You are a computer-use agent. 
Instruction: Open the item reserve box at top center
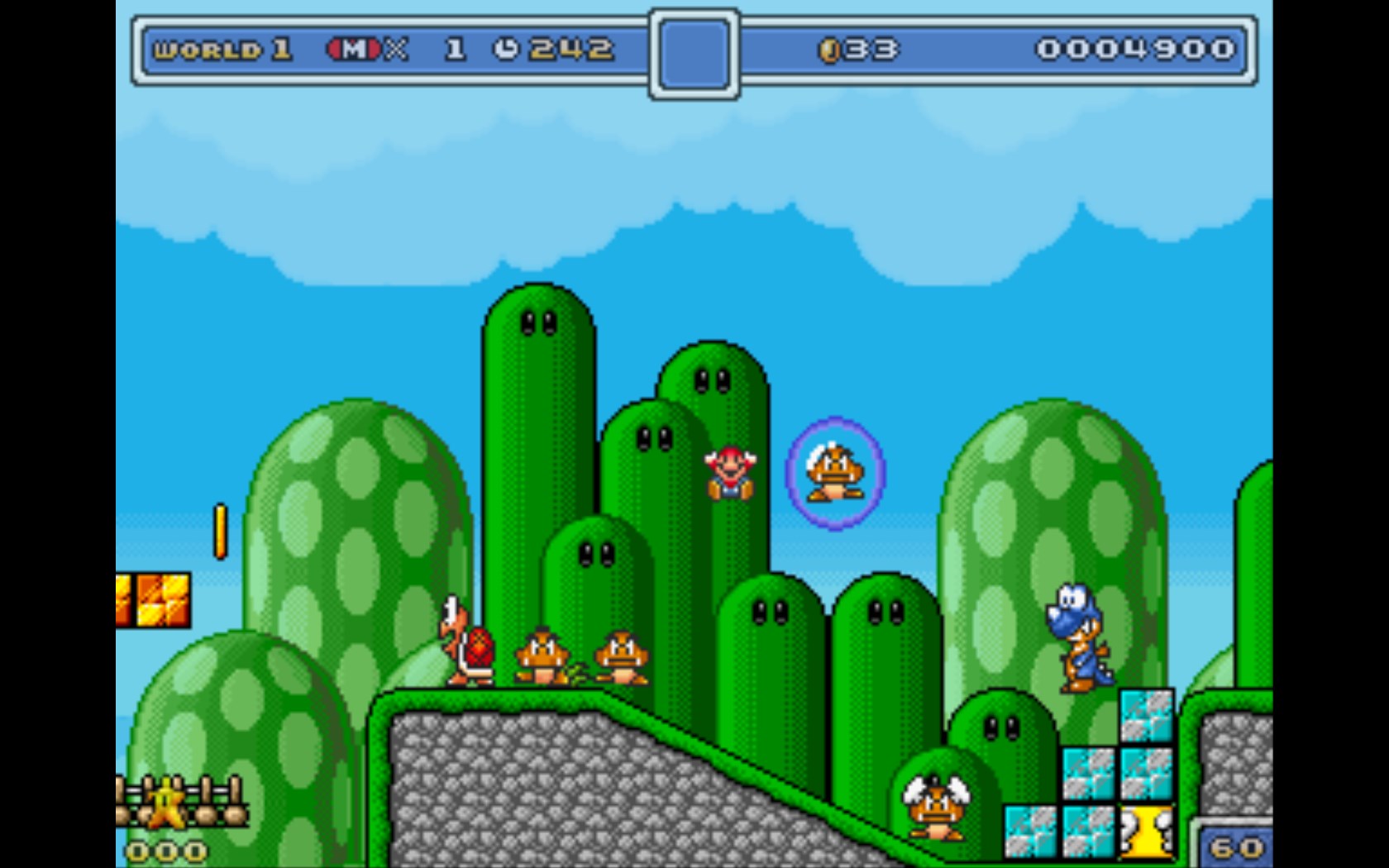point(693,48)
